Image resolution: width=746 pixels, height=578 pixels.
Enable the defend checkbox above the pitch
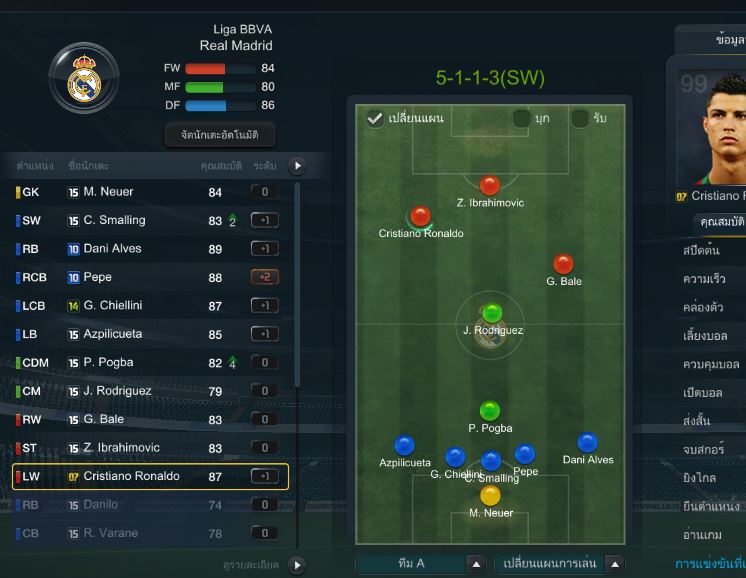[580, 119]
